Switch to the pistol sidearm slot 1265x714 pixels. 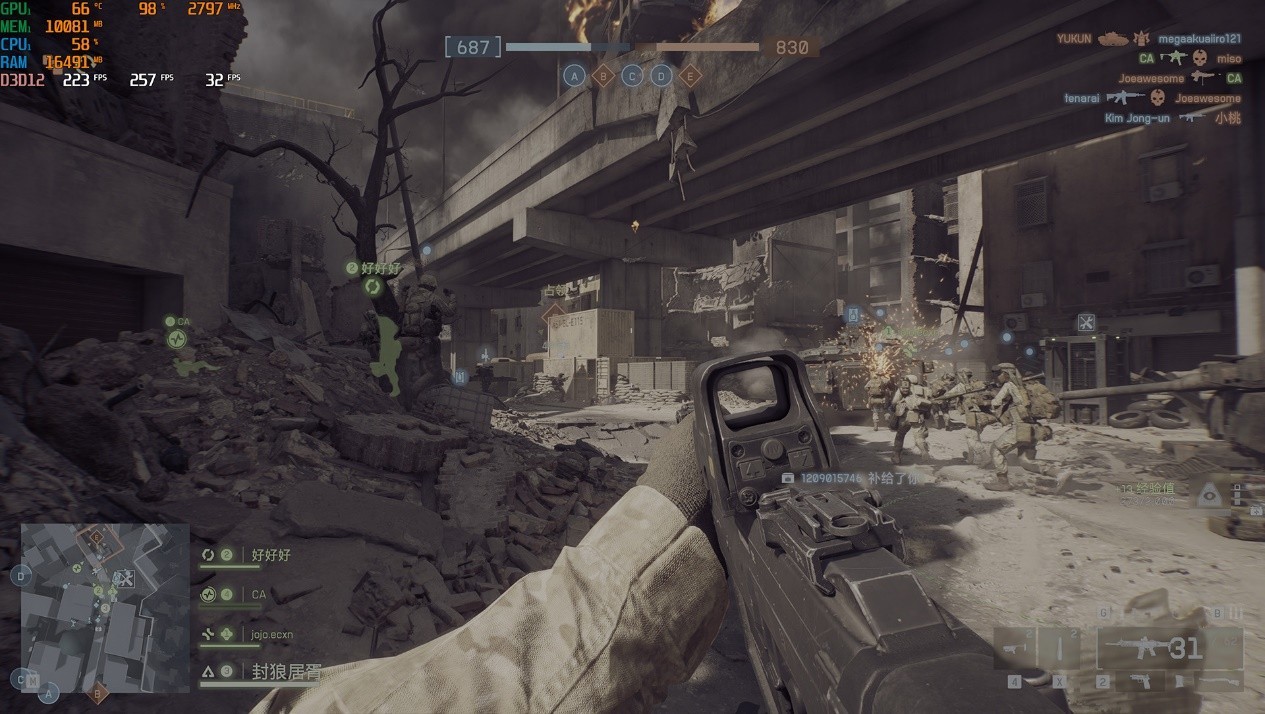[x=1140, y=682]
